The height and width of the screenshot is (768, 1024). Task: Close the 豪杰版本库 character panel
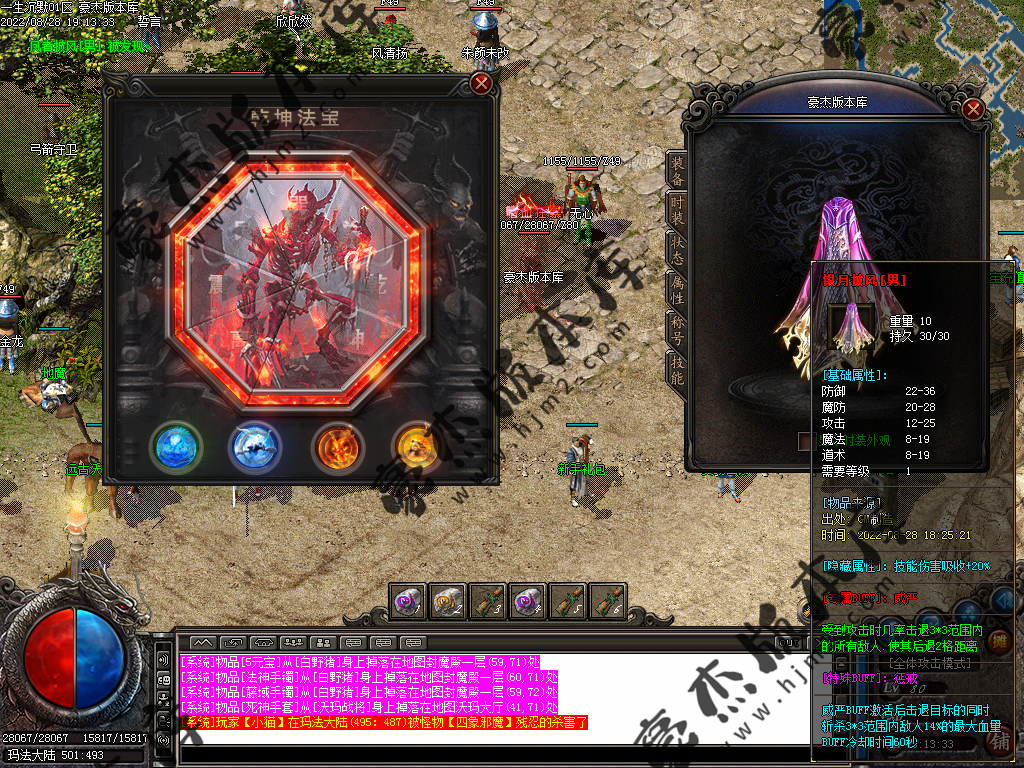(x=973, y=110)
